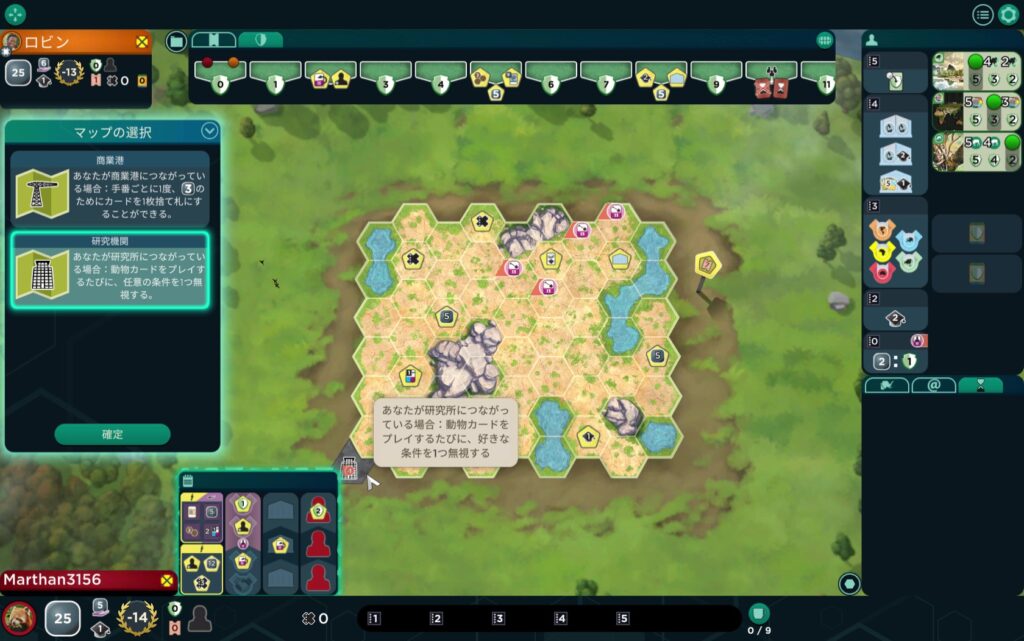Screen dimensions: 1024x641
Task: Switch to the half-circle track tab
Action: click(260, 40)
